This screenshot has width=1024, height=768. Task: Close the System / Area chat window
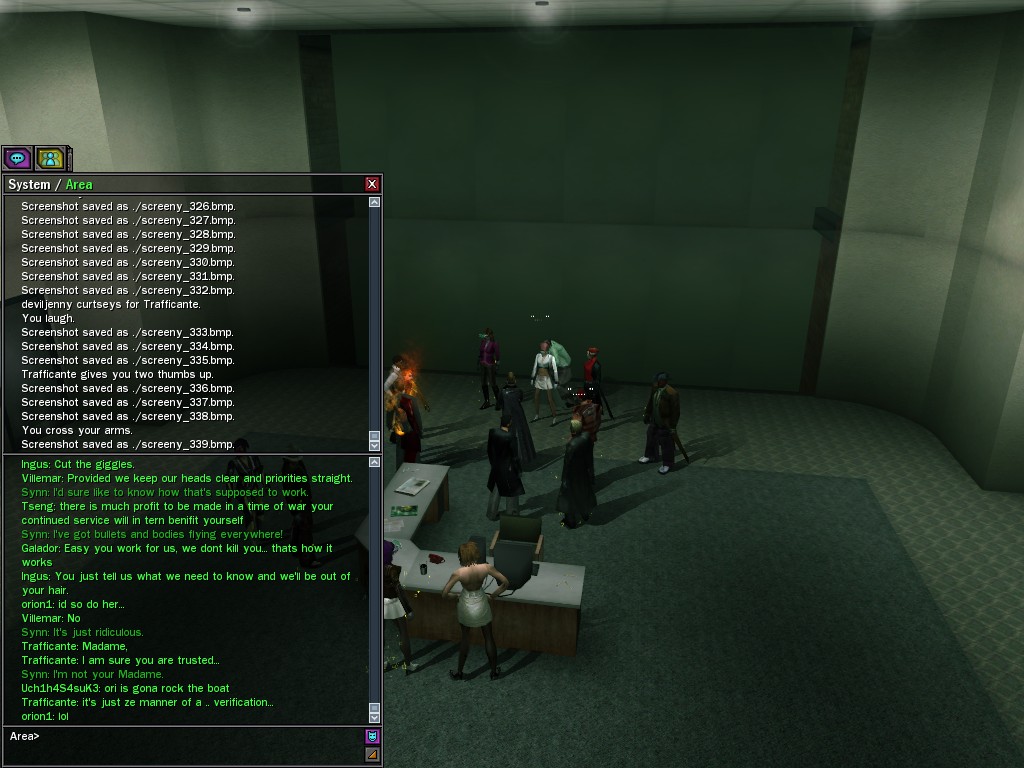[372, 184]
